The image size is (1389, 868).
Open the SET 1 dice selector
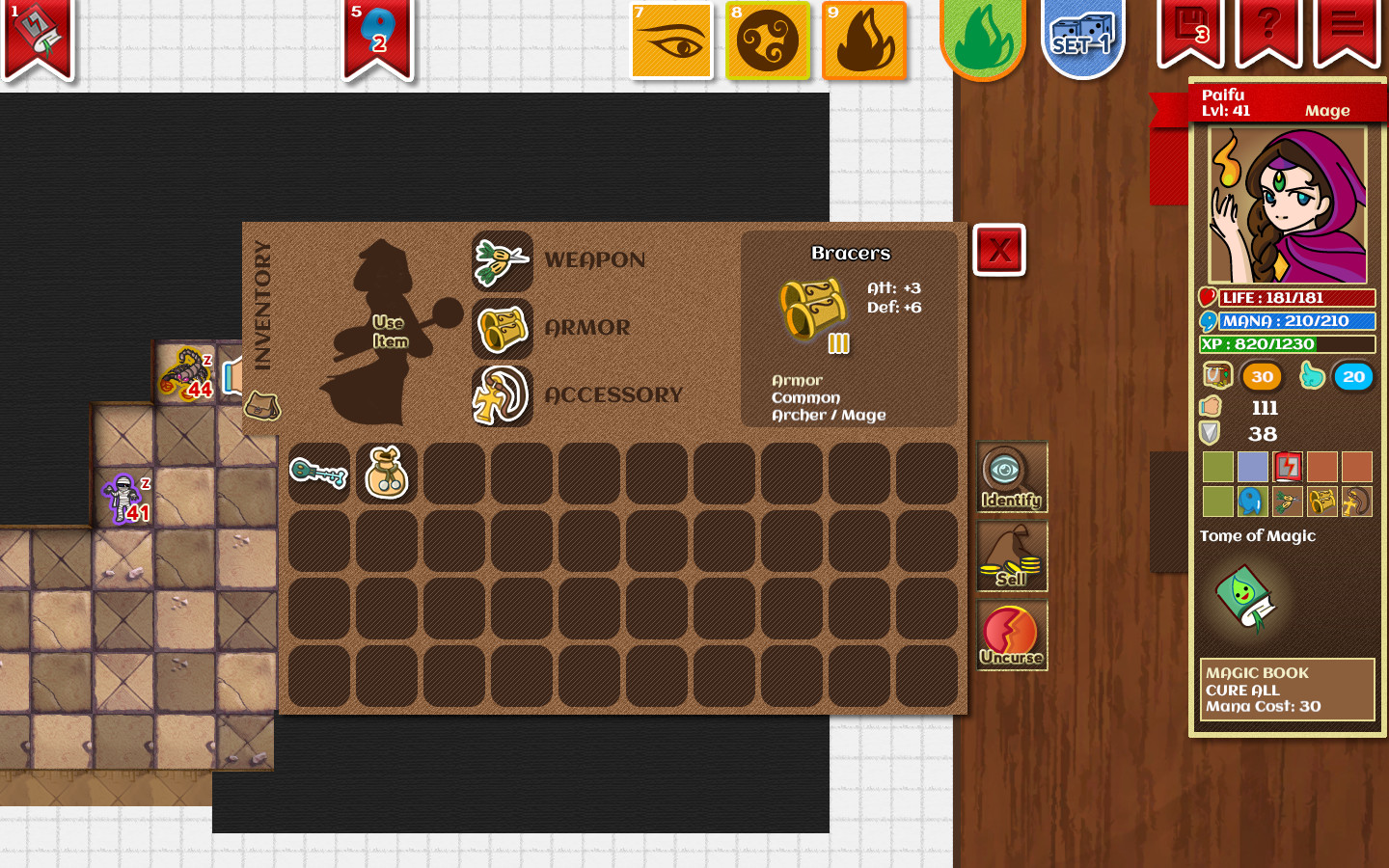[1082, 39]
